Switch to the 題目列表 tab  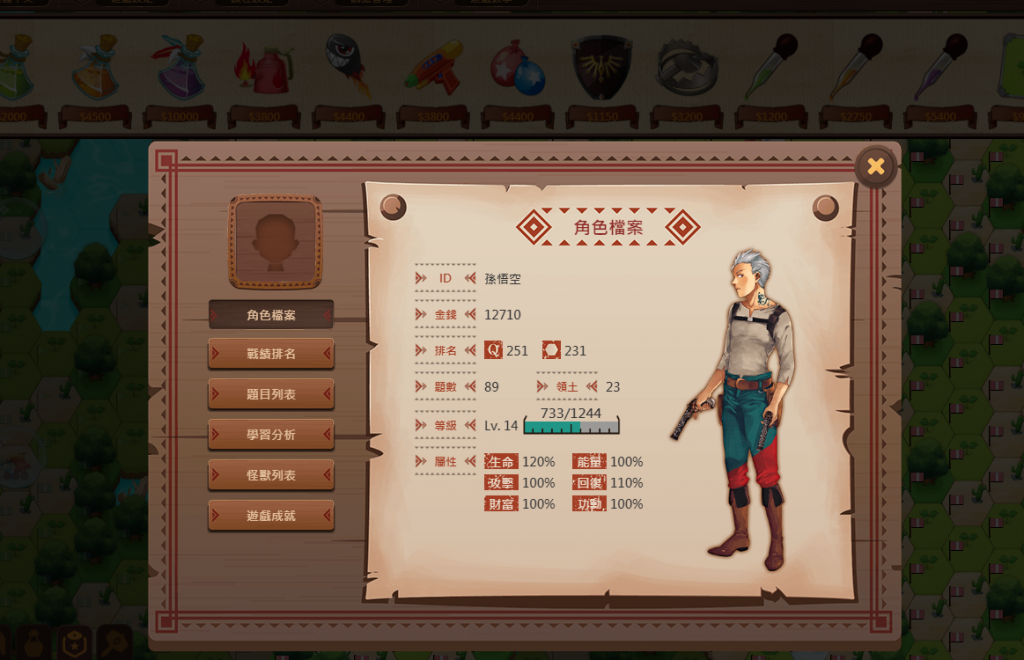271,394
